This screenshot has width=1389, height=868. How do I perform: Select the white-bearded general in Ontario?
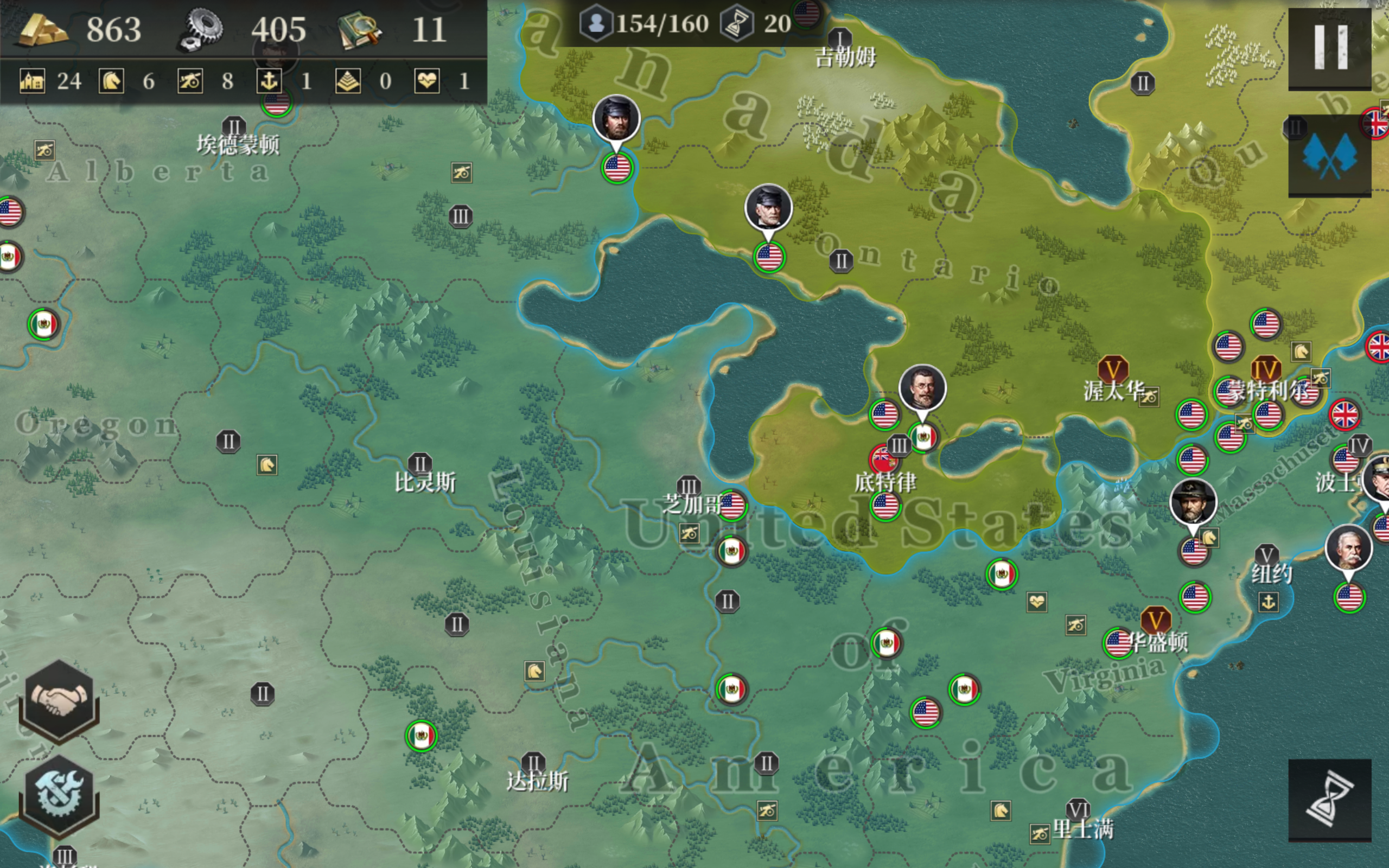(768, 207)
